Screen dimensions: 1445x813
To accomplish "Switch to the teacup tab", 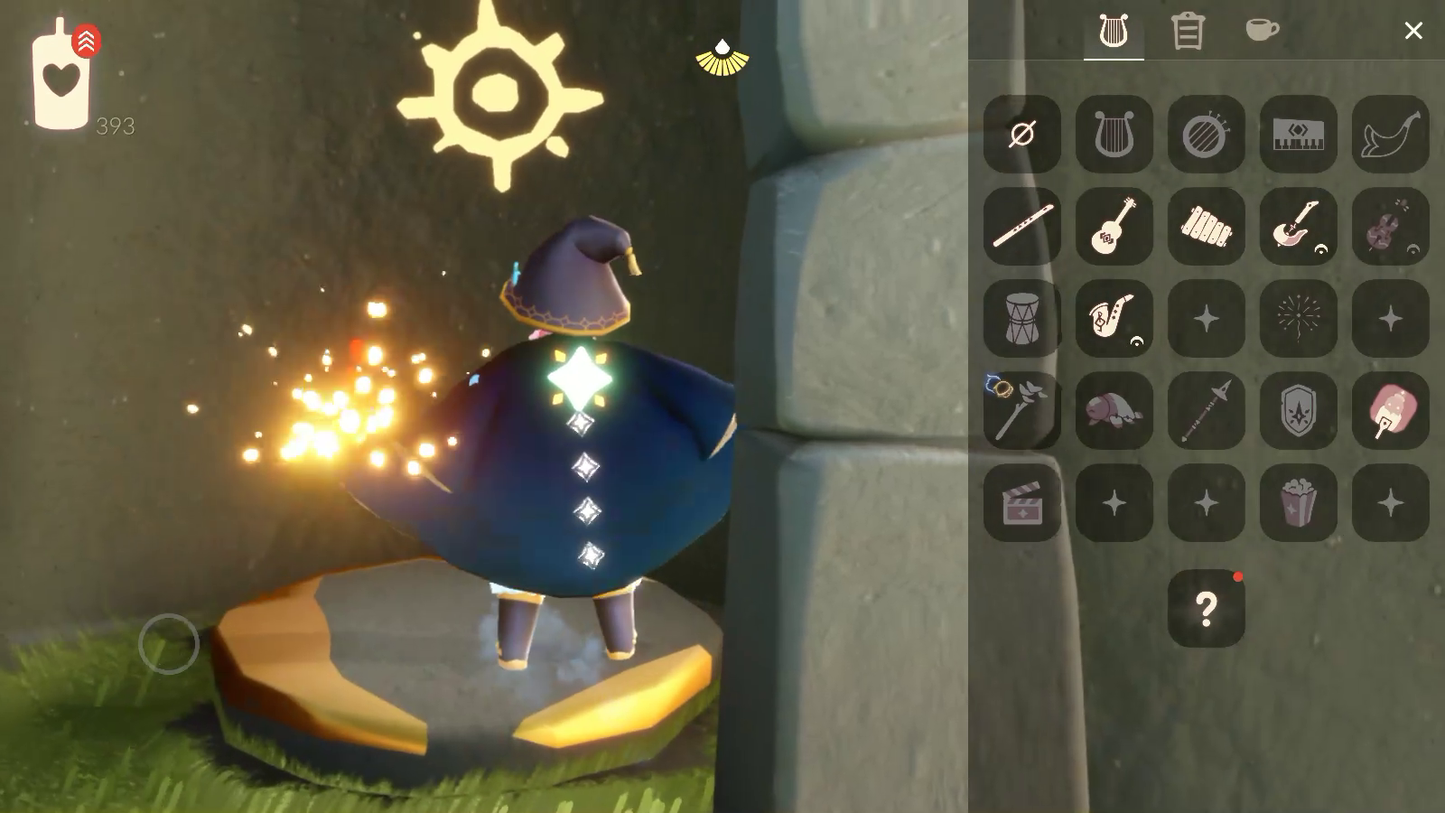I will click(1262, 30).
